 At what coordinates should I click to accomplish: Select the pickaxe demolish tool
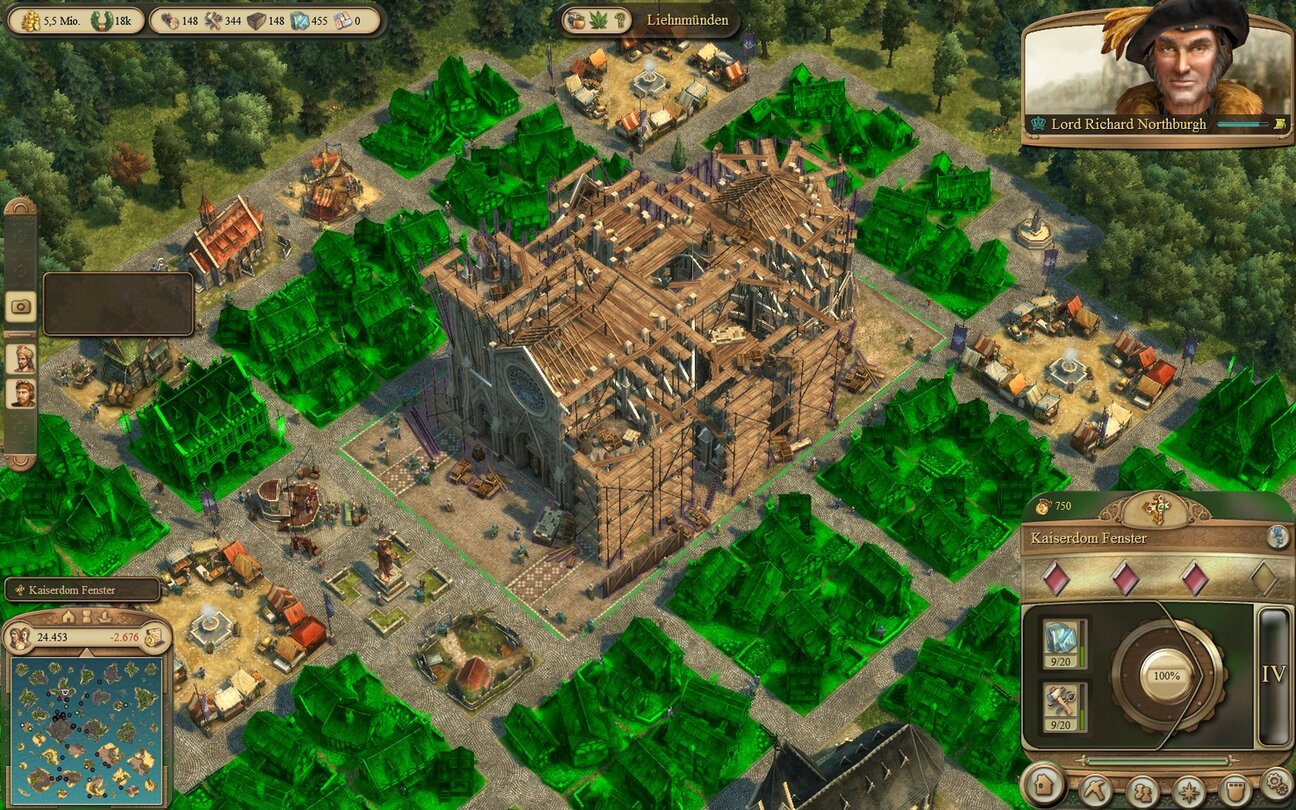pyautogui.click(x=1094, y=789)
